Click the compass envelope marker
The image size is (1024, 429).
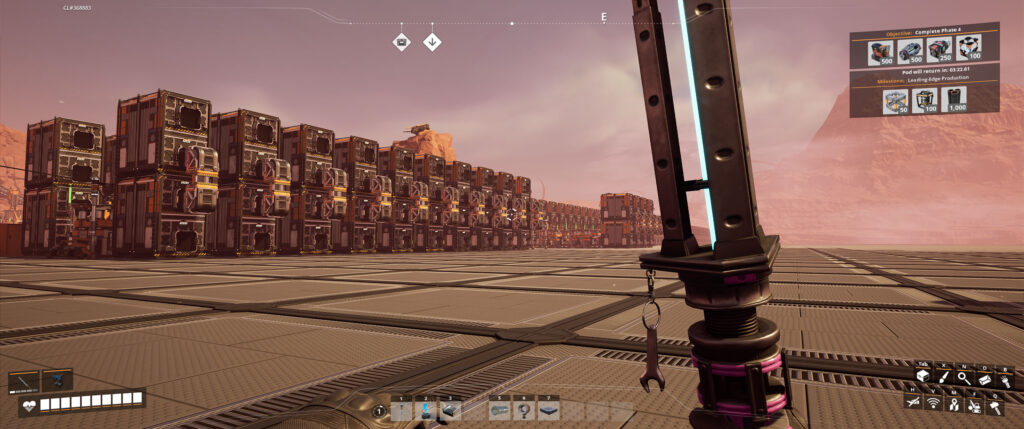(x=401, y=42)
